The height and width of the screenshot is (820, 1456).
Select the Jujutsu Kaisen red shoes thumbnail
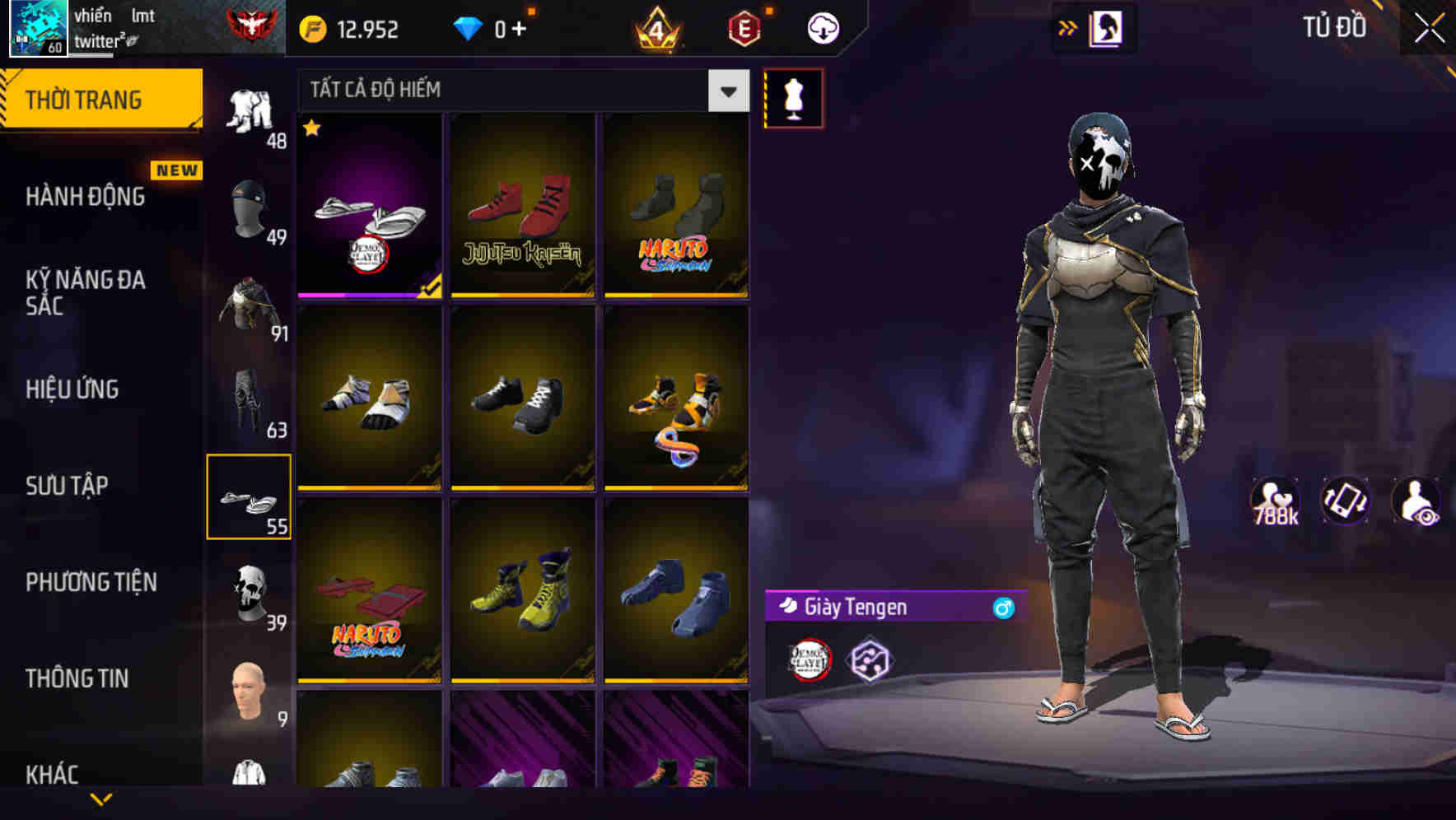click(521, 207)
